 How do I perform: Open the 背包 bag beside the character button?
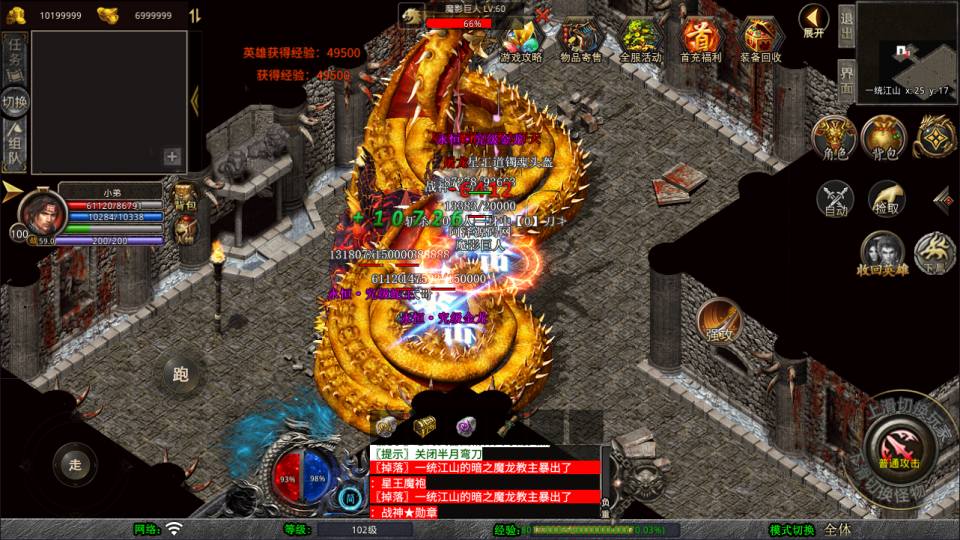[x=884, y=138]
